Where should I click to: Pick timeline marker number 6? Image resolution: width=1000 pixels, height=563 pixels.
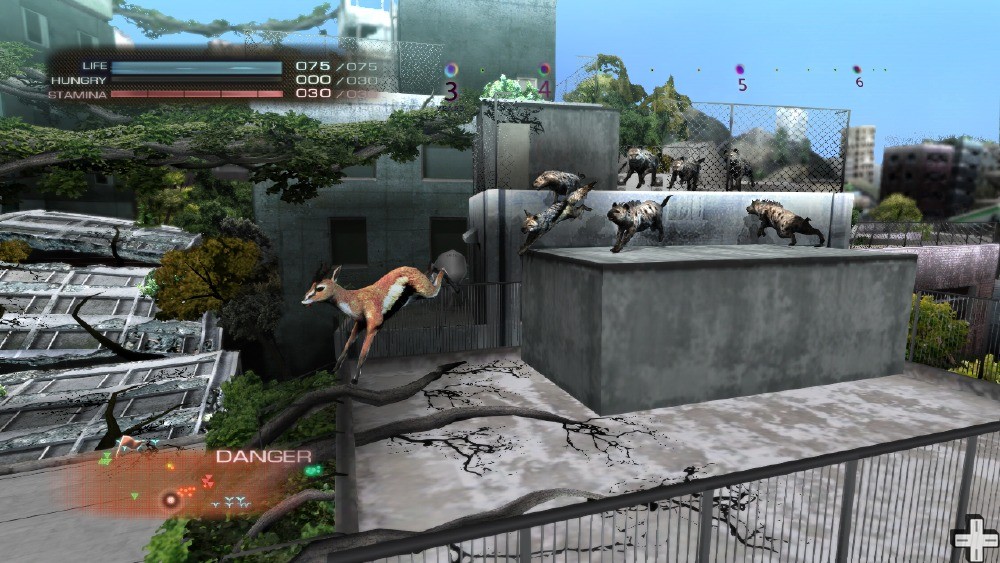click(858, 70)
